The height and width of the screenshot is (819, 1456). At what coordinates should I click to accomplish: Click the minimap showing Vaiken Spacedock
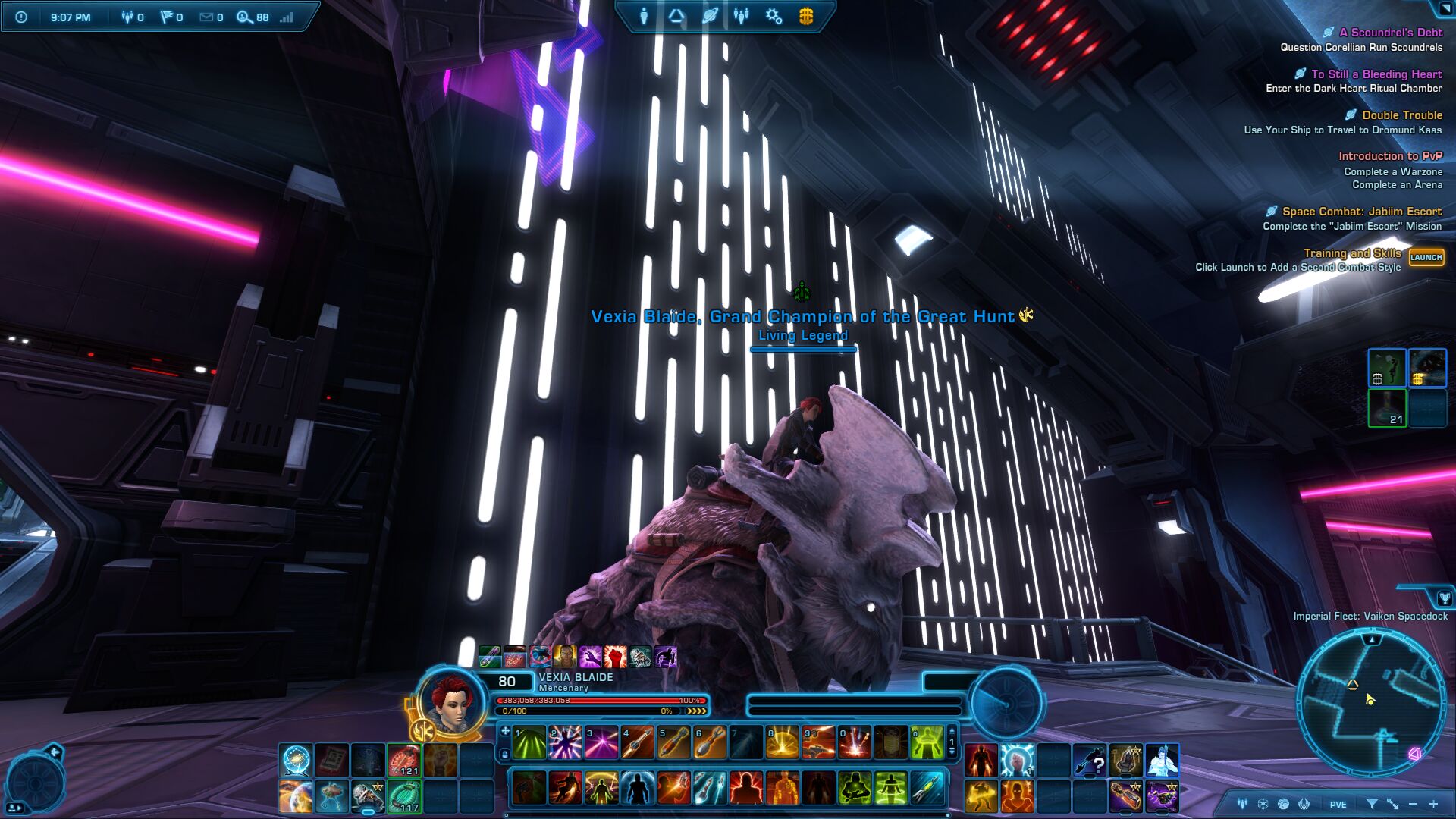(1371, 701)
